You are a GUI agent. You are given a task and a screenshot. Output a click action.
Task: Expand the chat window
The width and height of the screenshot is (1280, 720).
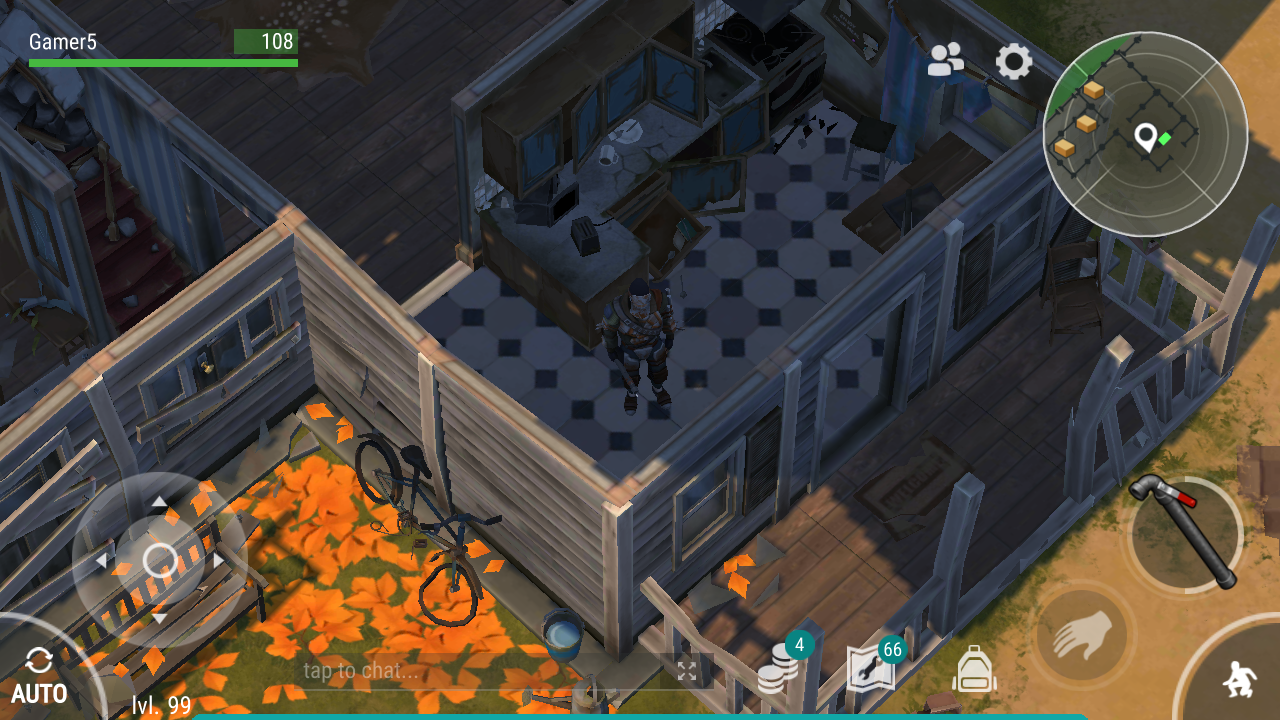coord(687,671)
